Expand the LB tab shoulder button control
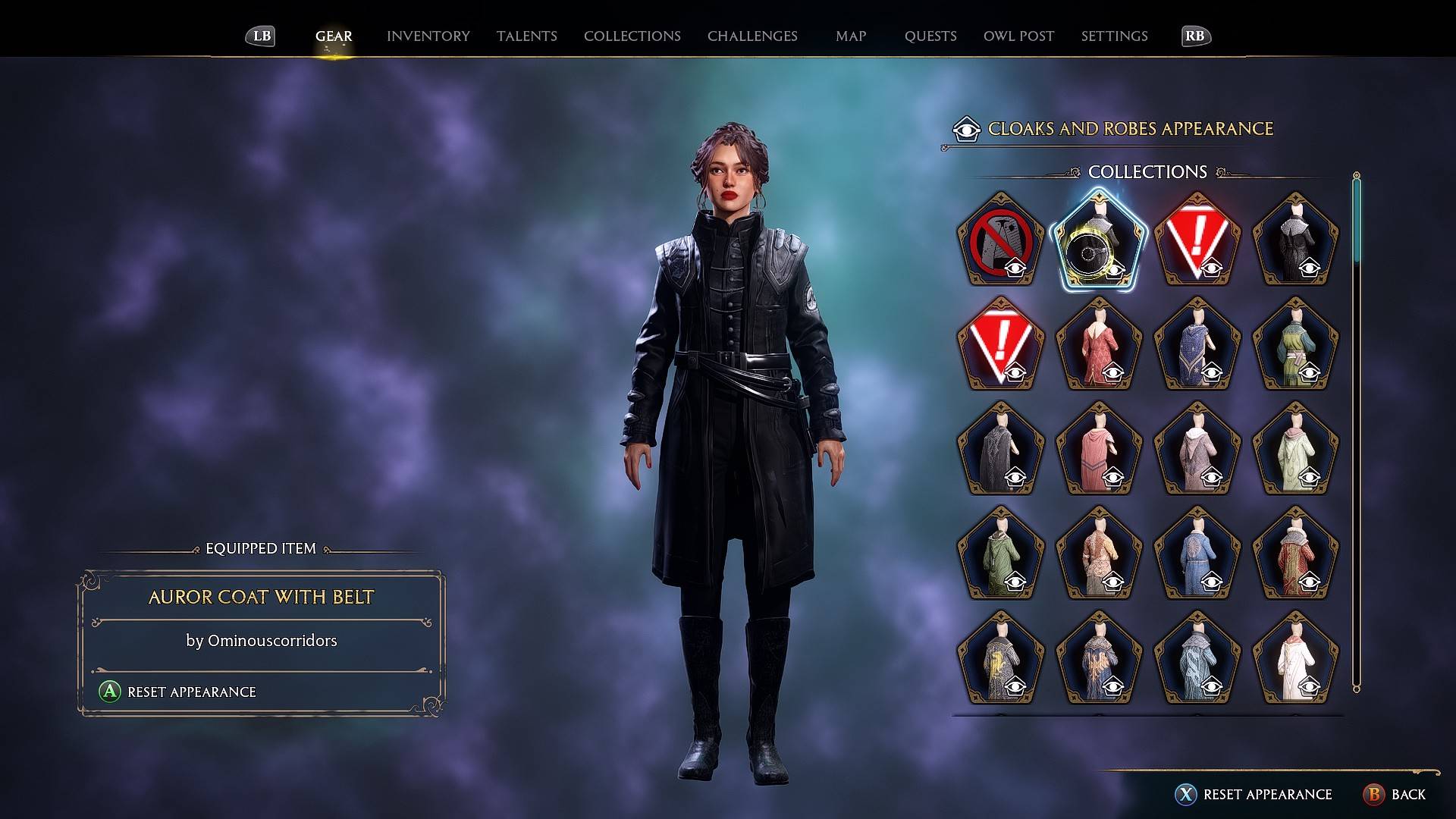 click(x=259, y=36)
